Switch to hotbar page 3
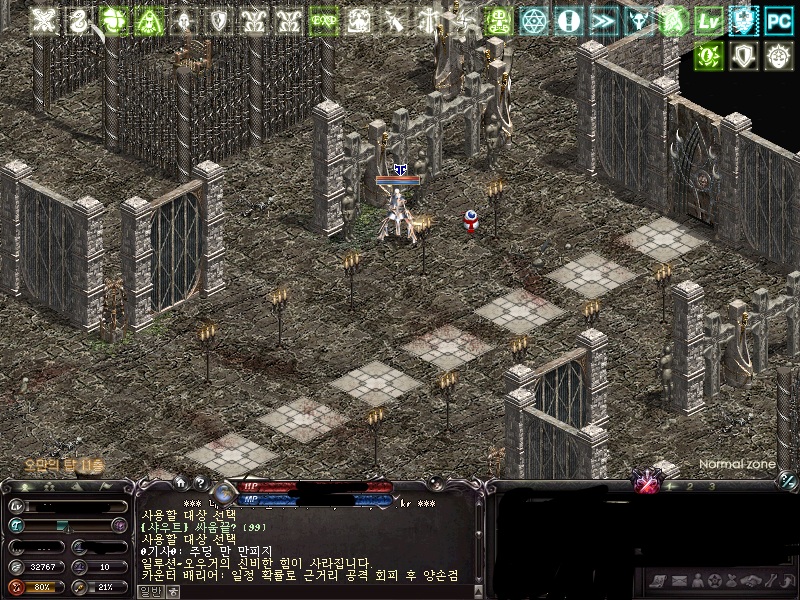Viewport: 800px width, 600px height. (x=711, y=486)
